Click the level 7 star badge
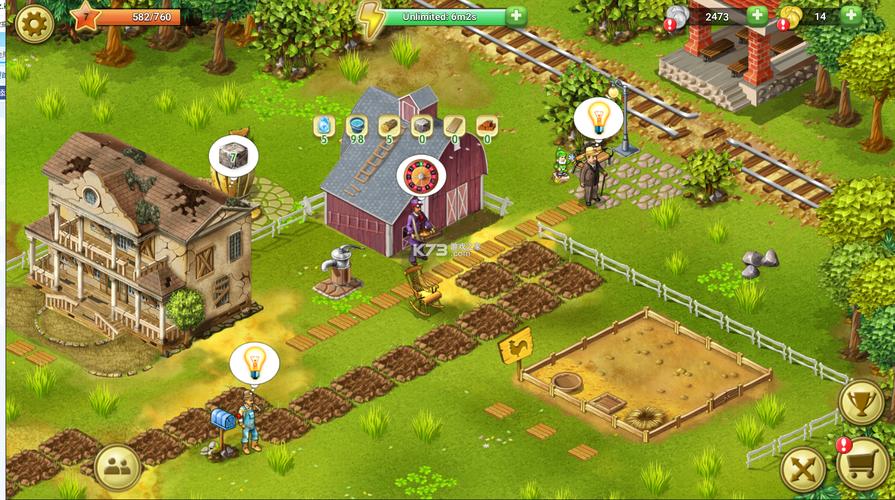The width and height of the screenshot is (895, 500). pos(85,17)
